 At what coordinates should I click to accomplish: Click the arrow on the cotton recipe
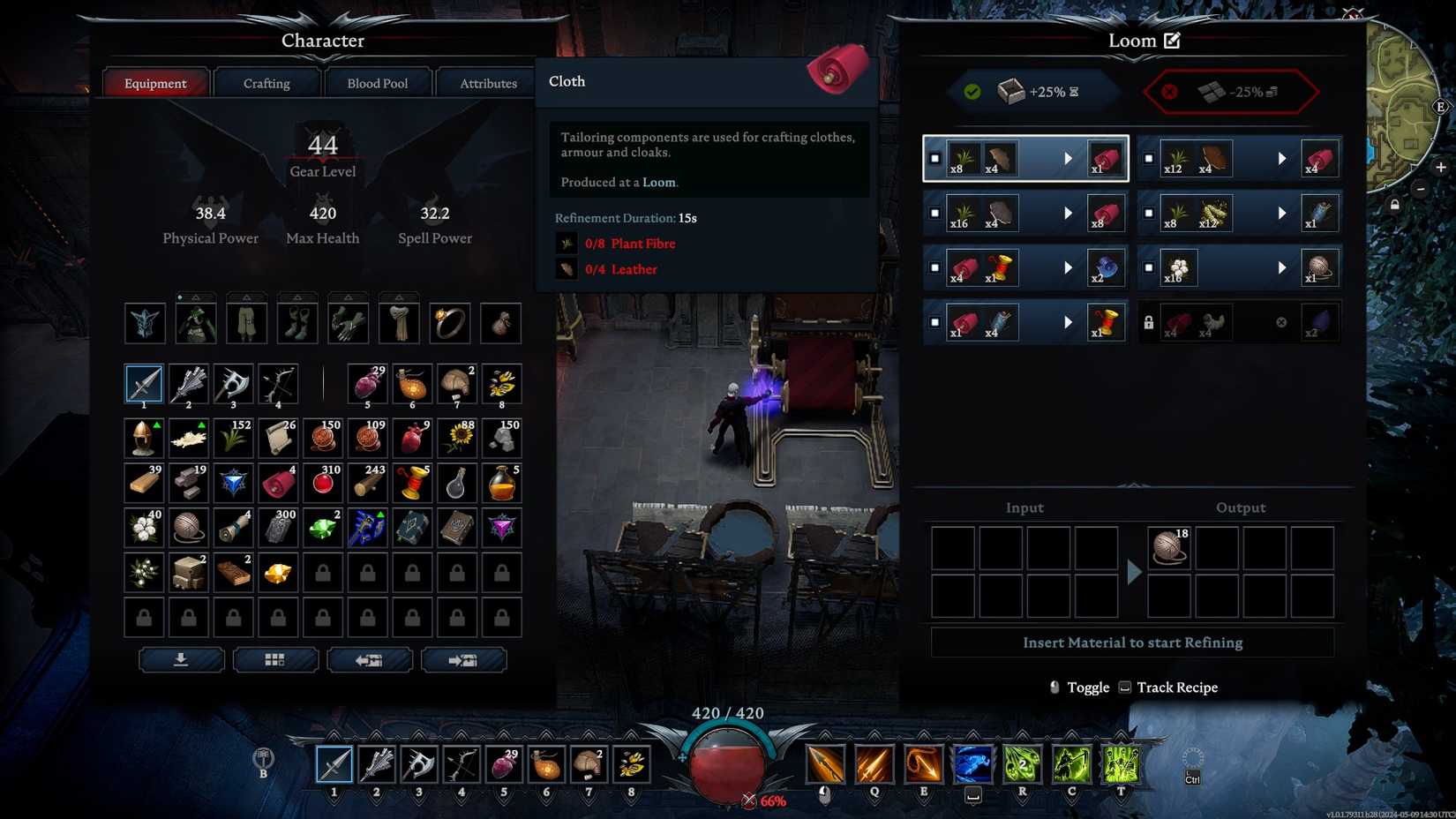(x=1282, y=267)
